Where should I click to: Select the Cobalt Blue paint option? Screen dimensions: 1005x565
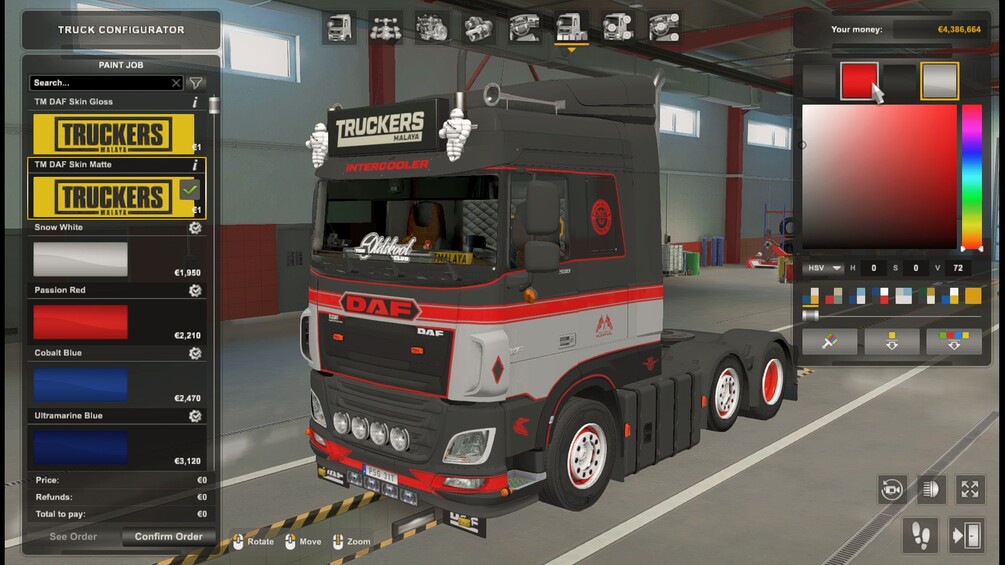tap(81, 385)
